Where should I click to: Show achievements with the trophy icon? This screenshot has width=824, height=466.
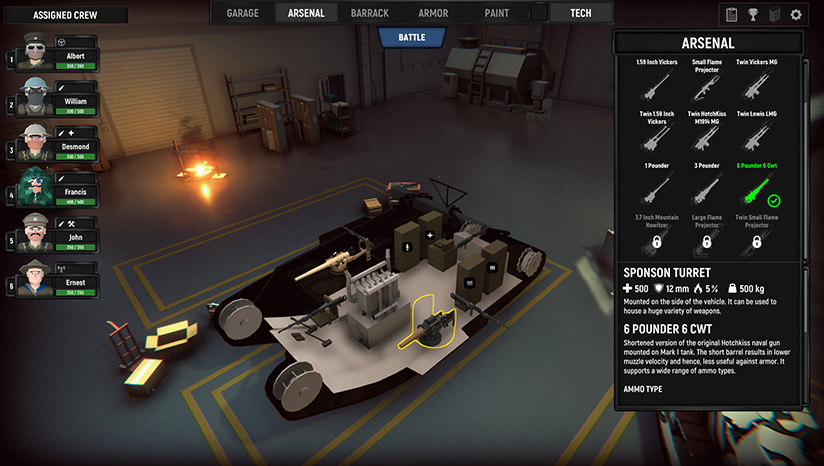click(x=753, y=15)
